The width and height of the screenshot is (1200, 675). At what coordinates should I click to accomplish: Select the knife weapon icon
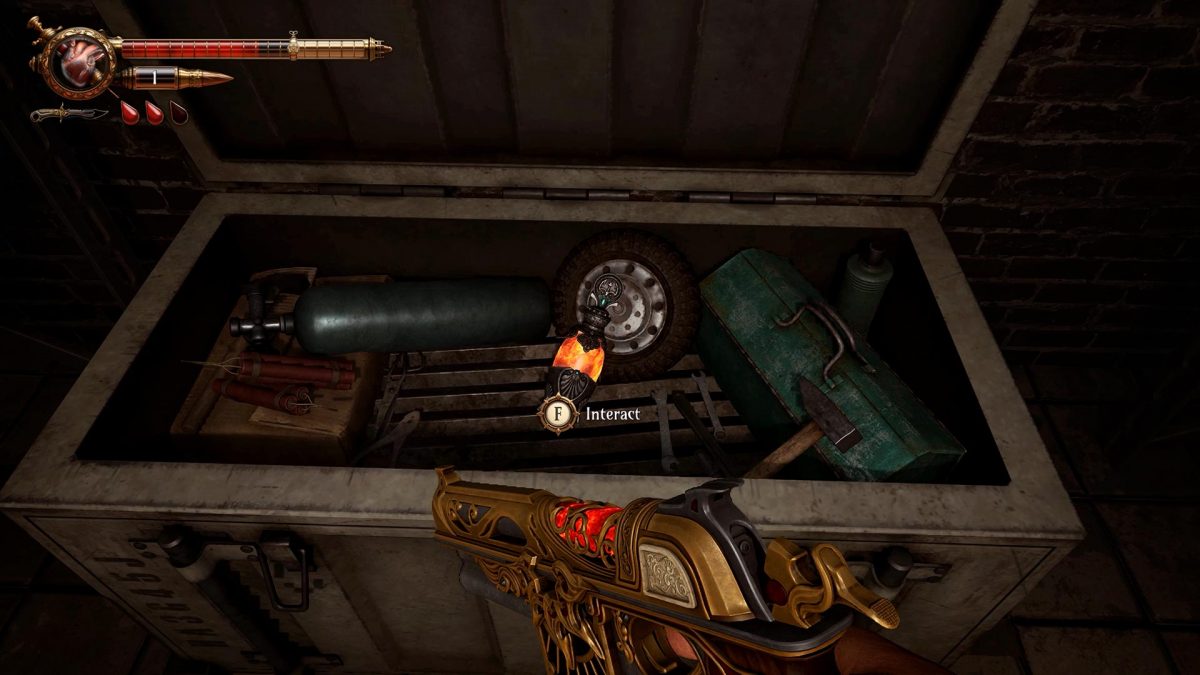pos(68,113)
